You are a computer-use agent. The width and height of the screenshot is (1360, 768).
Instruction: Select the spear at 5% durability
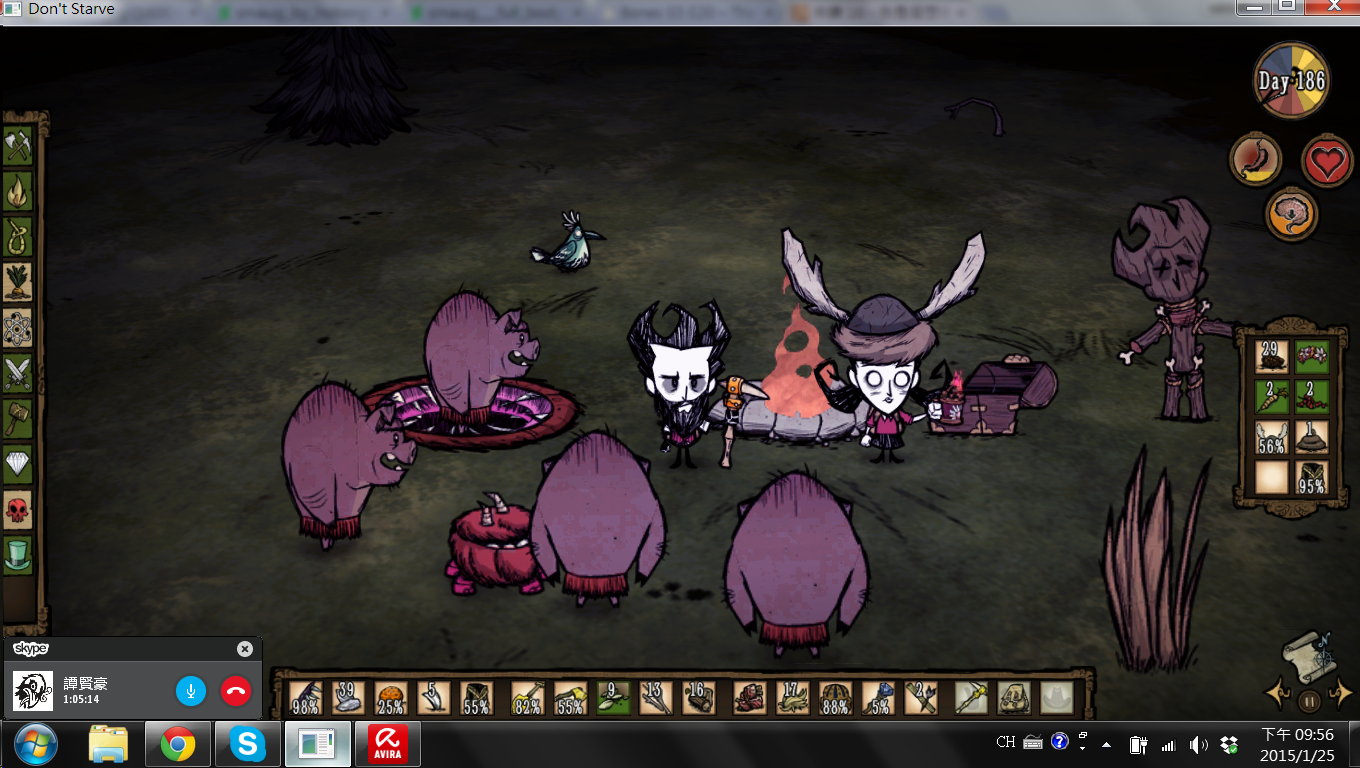878,695
